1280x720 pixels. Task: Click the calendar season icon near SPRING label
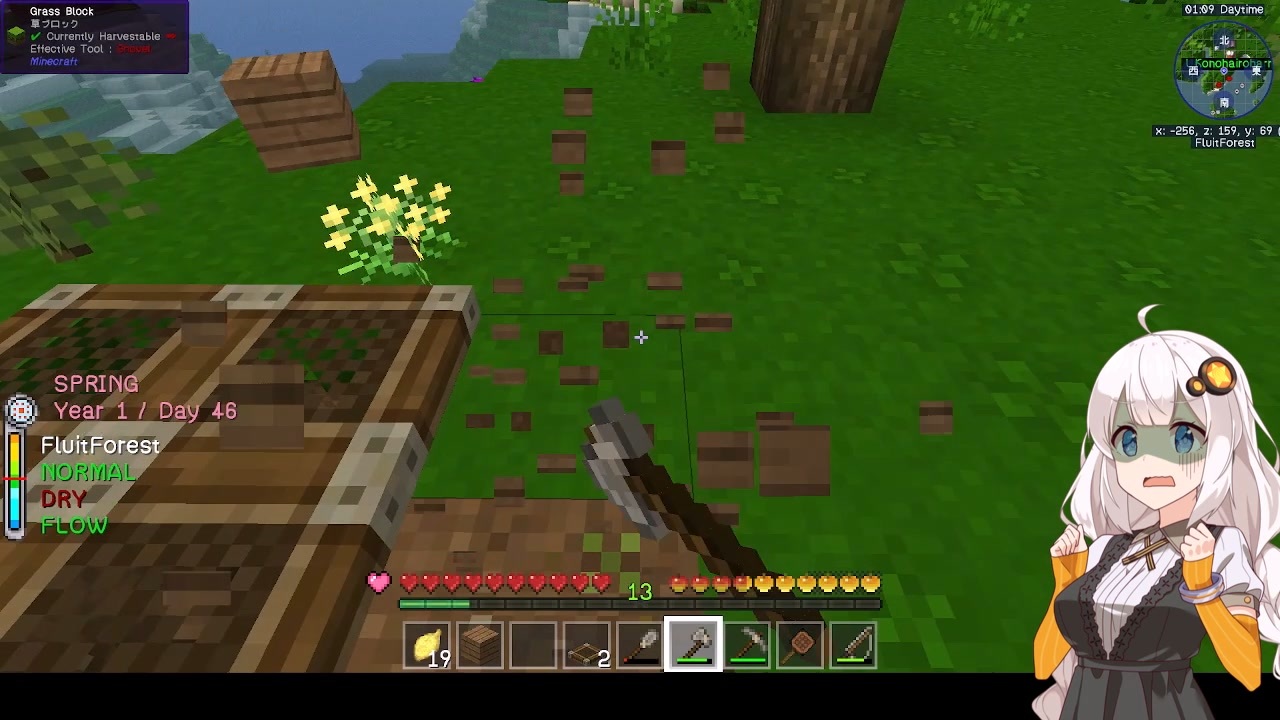click(x=21, y=409)
